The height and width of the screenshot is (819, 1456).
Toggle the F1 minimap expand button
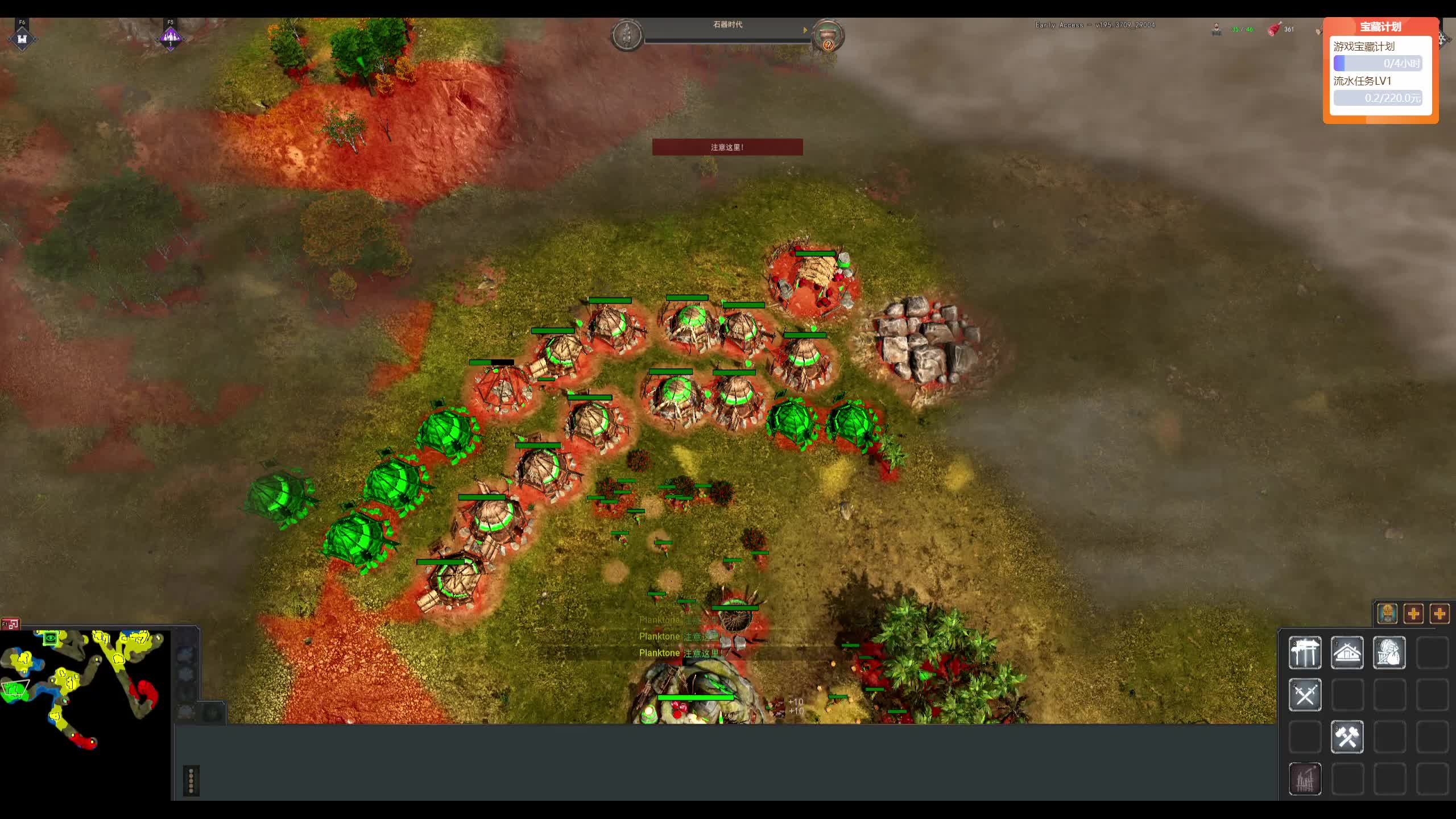point(10,624)
